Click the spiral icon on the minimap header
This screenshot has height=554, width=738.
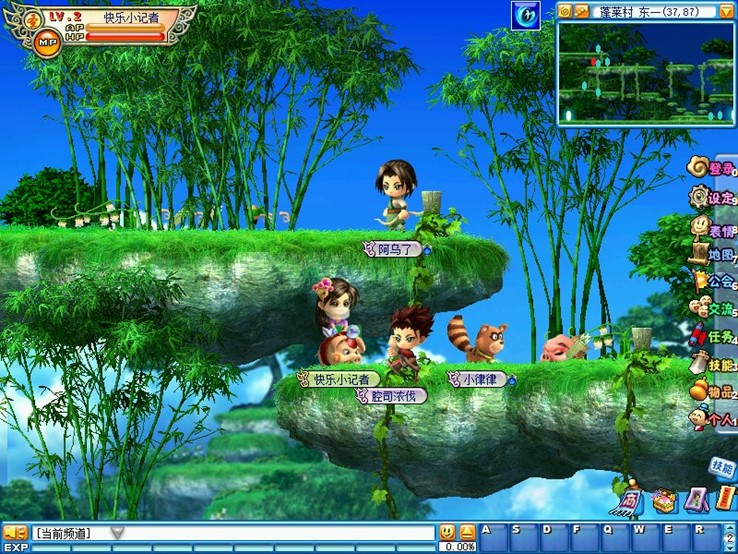pyautogui.click(x=565, y=11)
